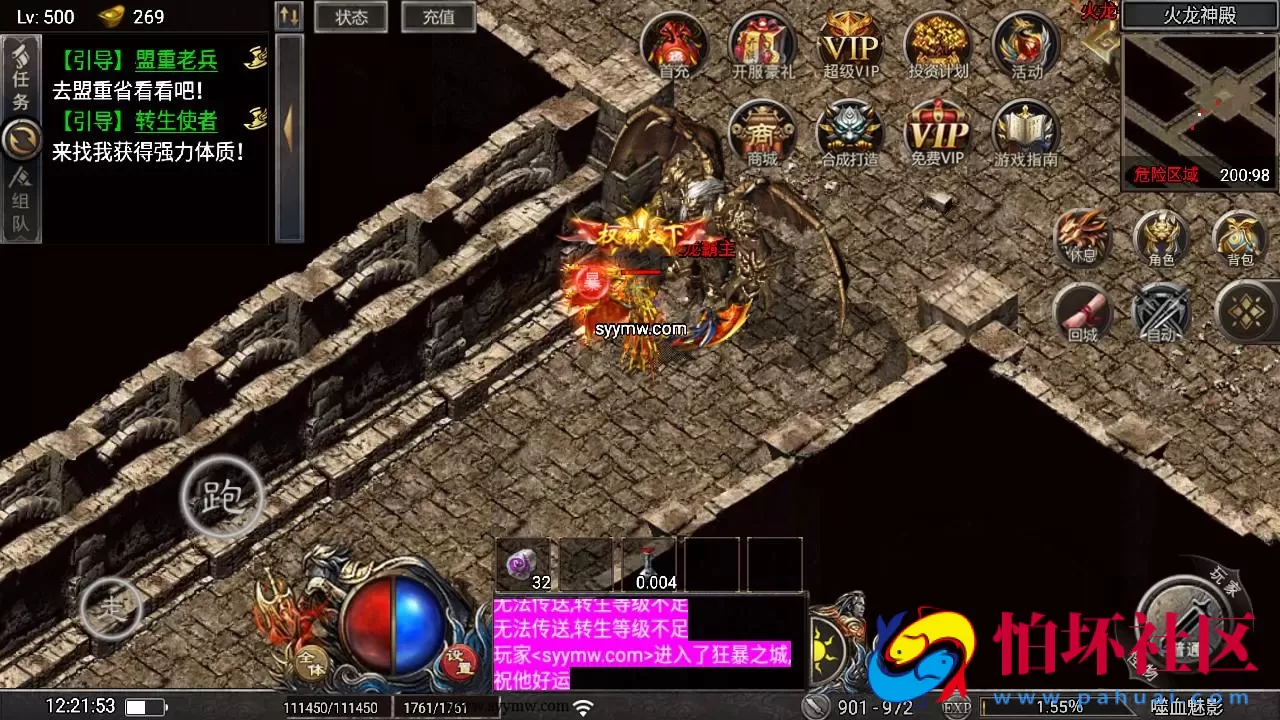Image resolution: width=1280 pixels, height=720 pixels.
Task: Toggle 自动 auto-battle mode
Action: (1160, 313)
